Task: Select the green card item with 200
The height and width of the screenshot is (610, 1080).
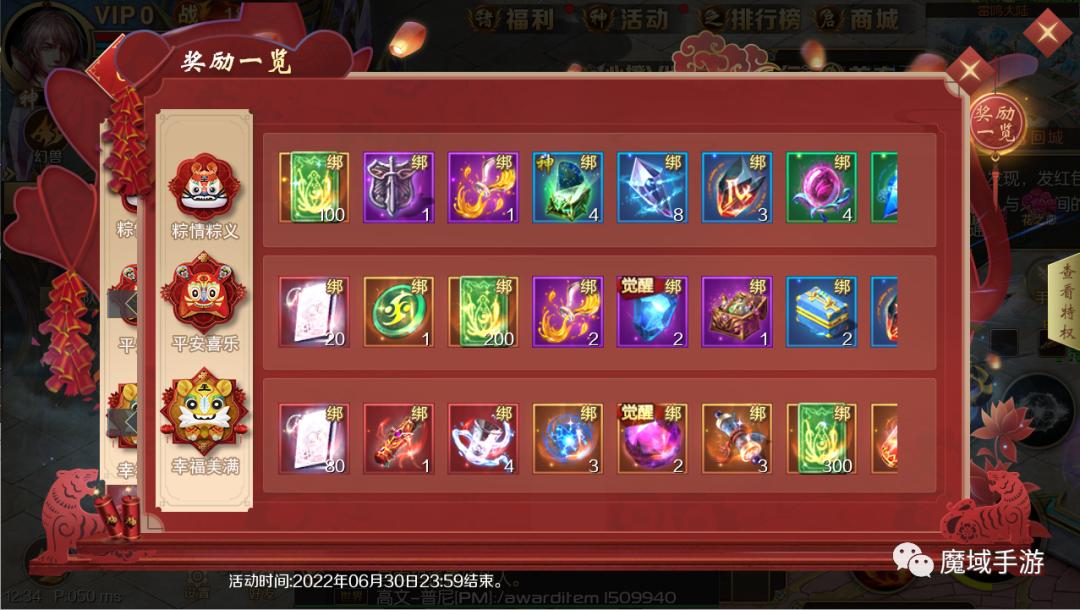Action: click(x=483, y=312)
